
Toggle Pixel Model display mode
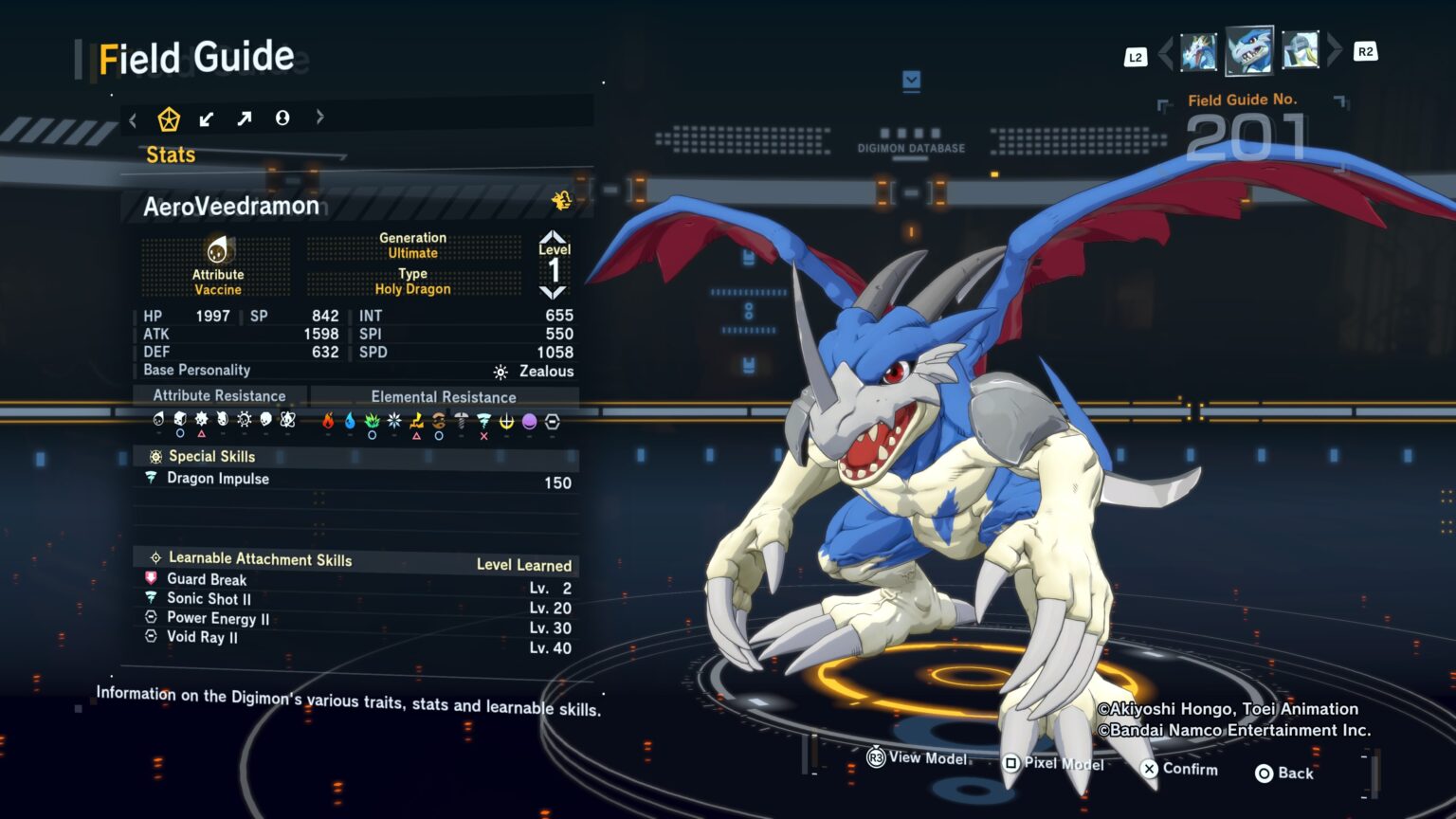click(1010, 763)
